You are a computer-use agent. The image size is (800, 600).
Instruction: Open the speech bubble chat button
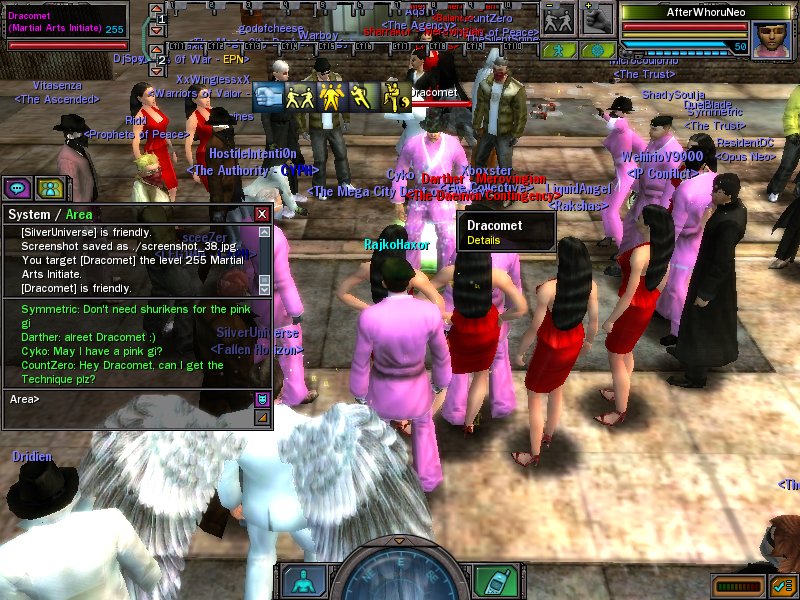coord(17,187)
